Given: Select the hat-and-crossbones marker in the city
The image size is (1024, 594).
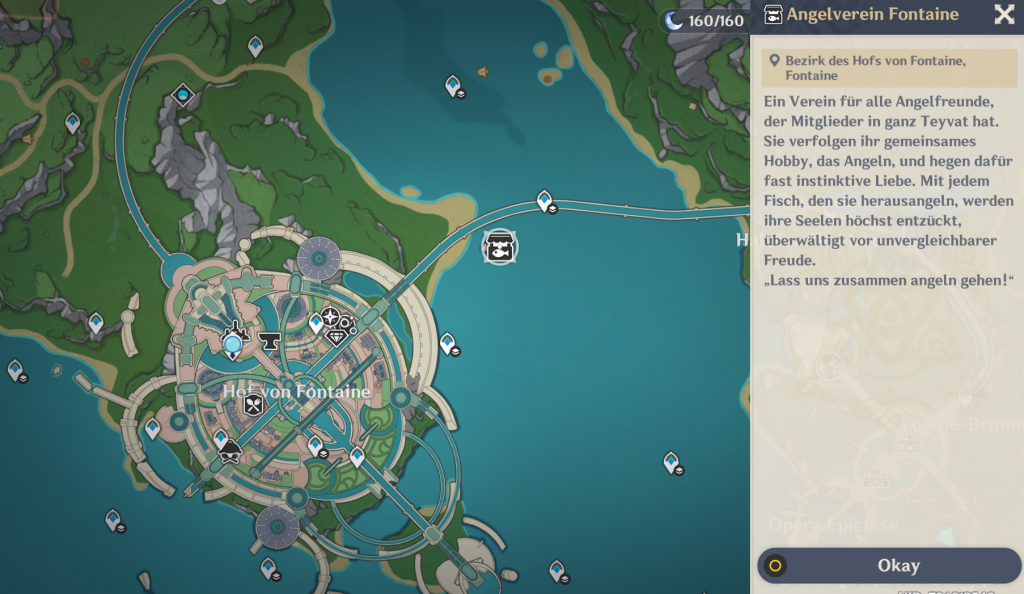Looking at the screenshot, I should point(230,453).
